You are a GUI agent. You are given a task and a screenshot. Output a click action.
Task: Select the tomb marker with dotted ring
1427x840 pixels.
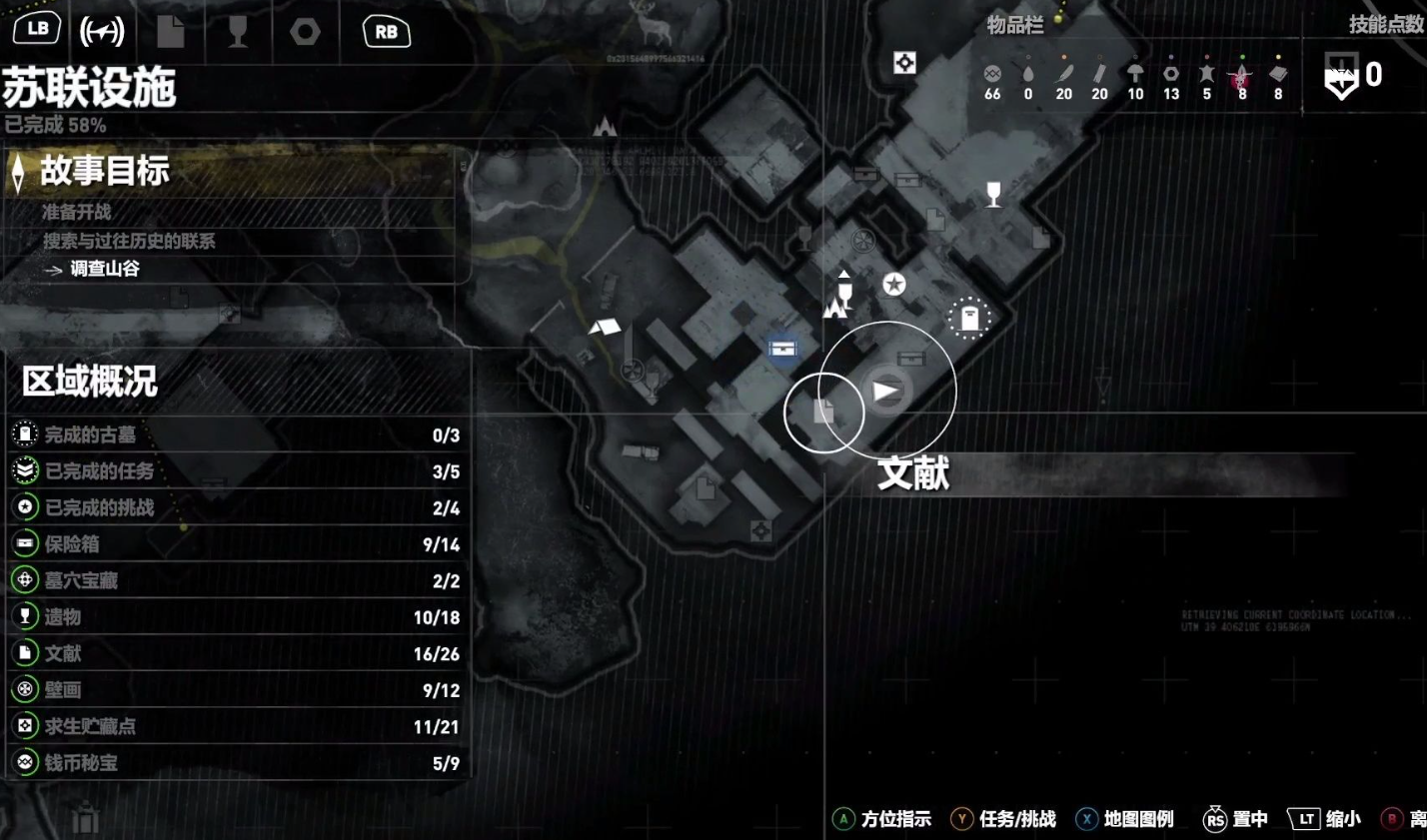(968, 319)
